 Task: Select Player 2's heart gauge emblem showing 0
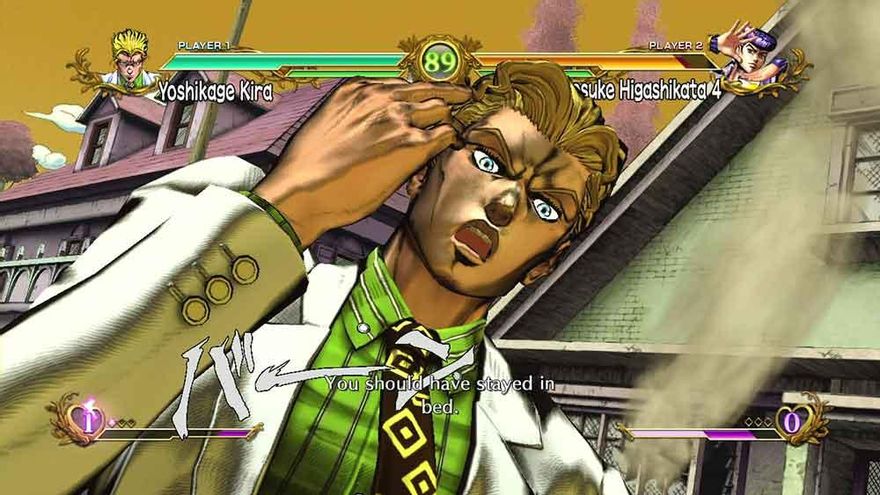791,421
